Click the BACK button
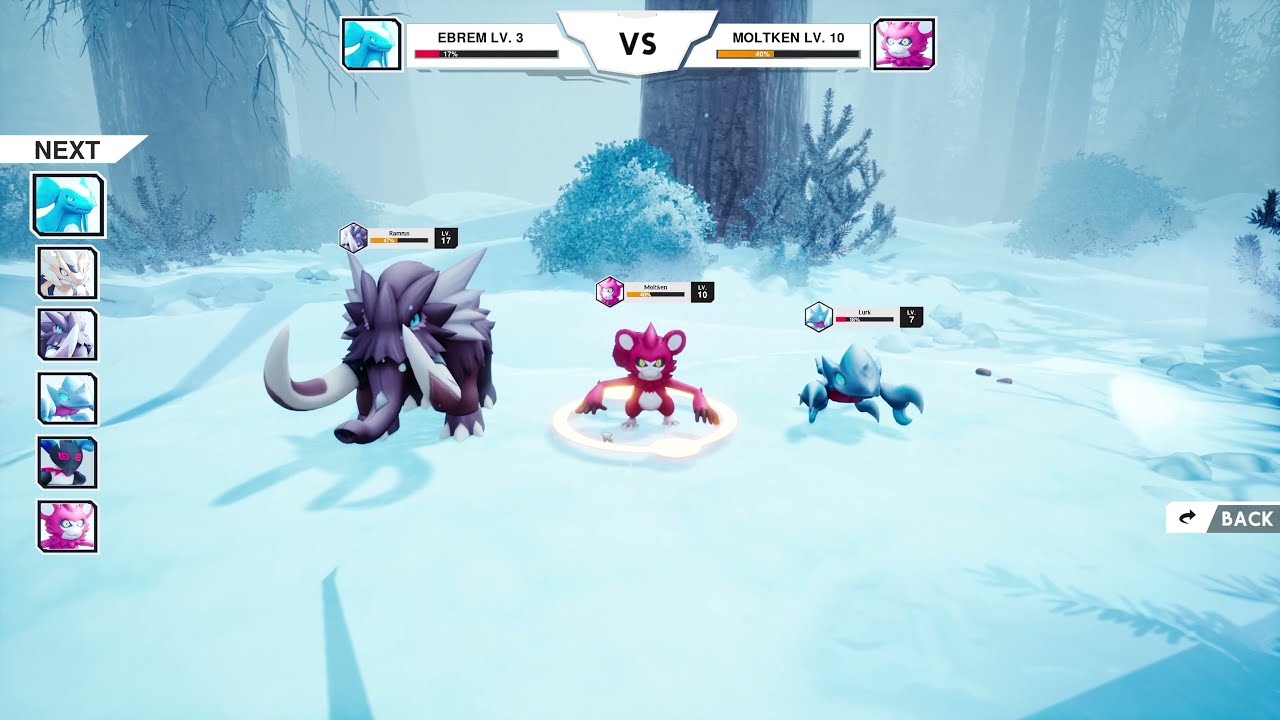 1223,518
